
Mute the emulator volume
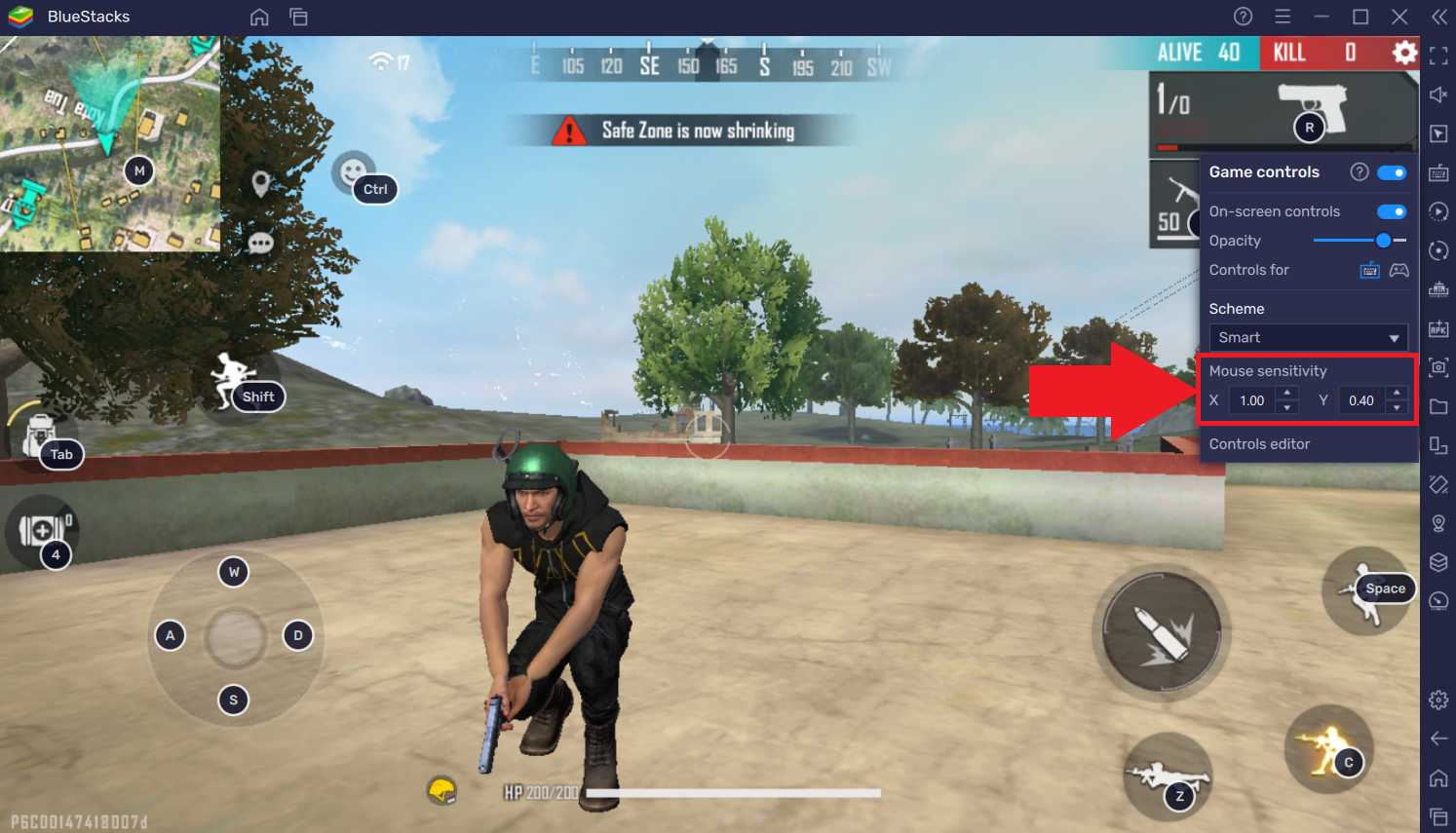1438,95
